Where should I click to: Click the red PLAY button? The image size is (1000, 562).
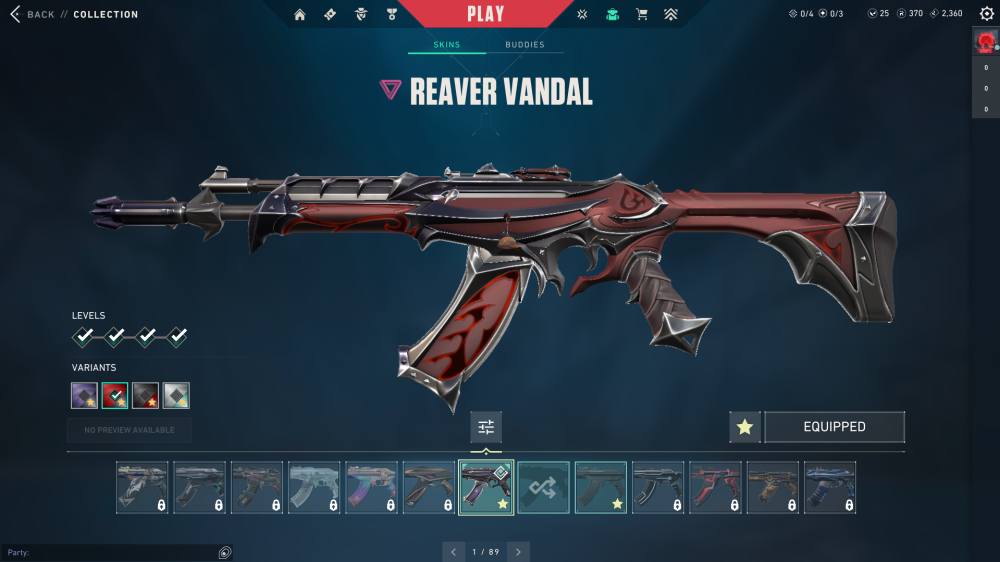pos(485,14)
